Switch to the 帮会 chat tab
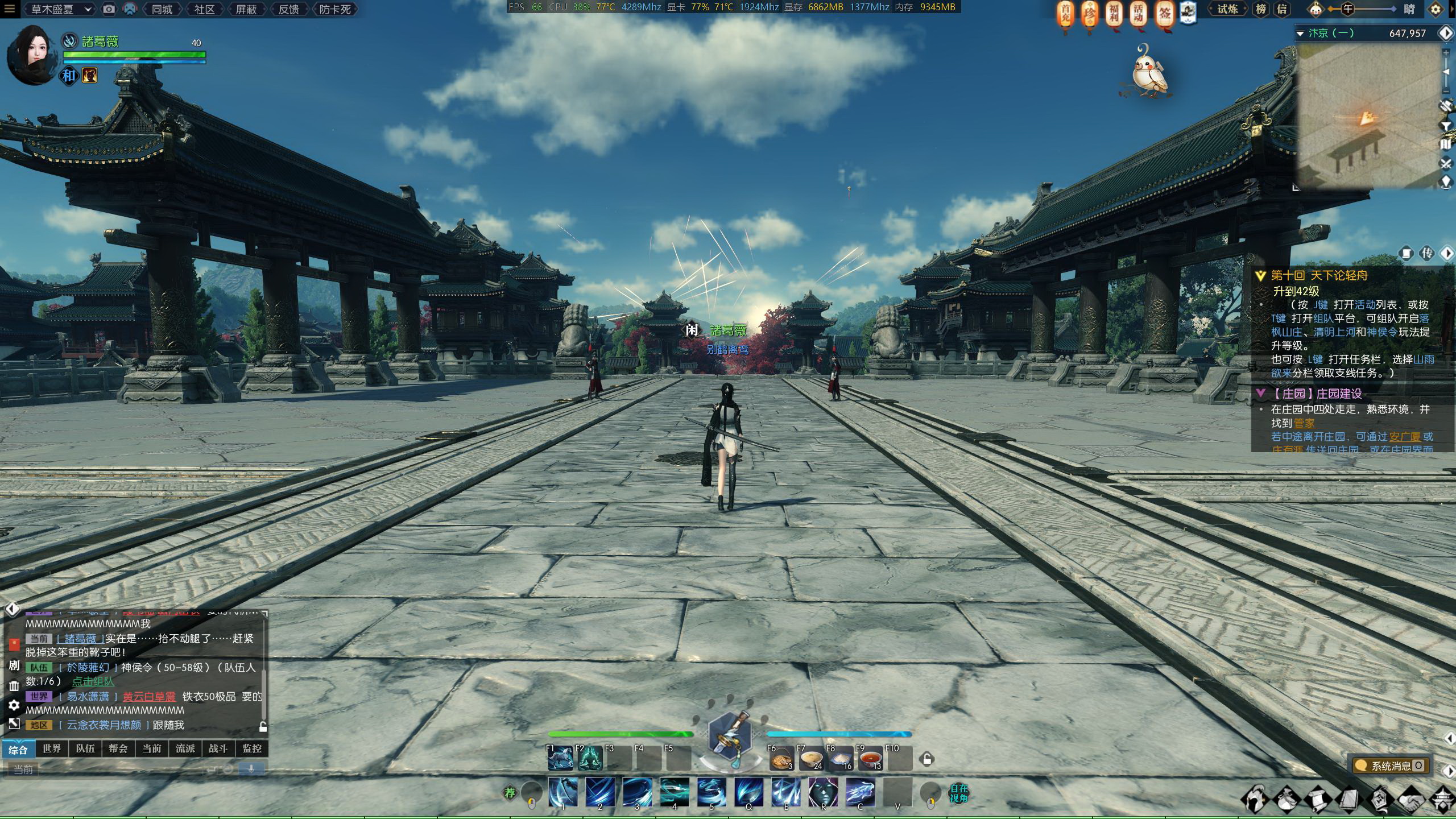Viewport: 1456px width, 819px height. tap(118, 748)
